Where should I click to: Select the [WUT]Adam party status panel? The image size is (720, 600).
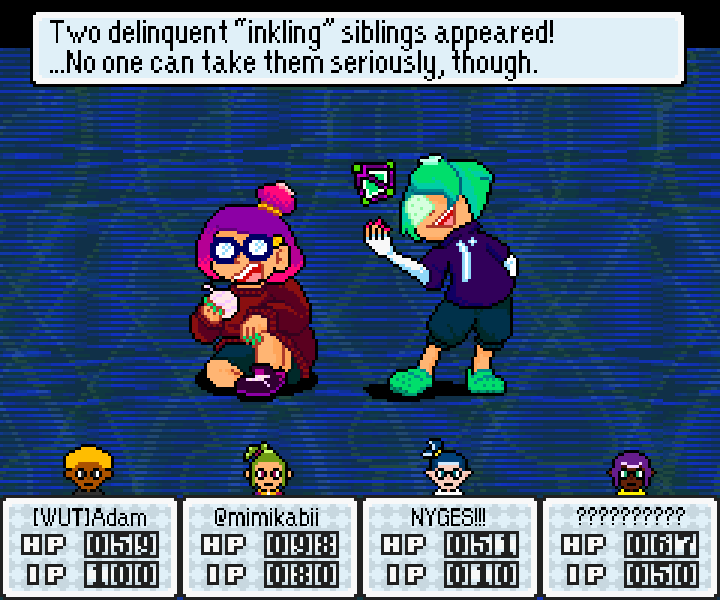90,546
